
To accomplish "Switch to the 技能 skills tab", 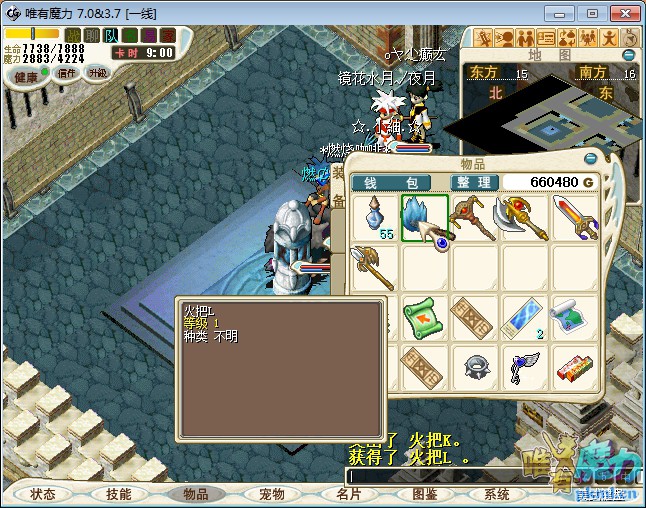I will tap(118, 494).
